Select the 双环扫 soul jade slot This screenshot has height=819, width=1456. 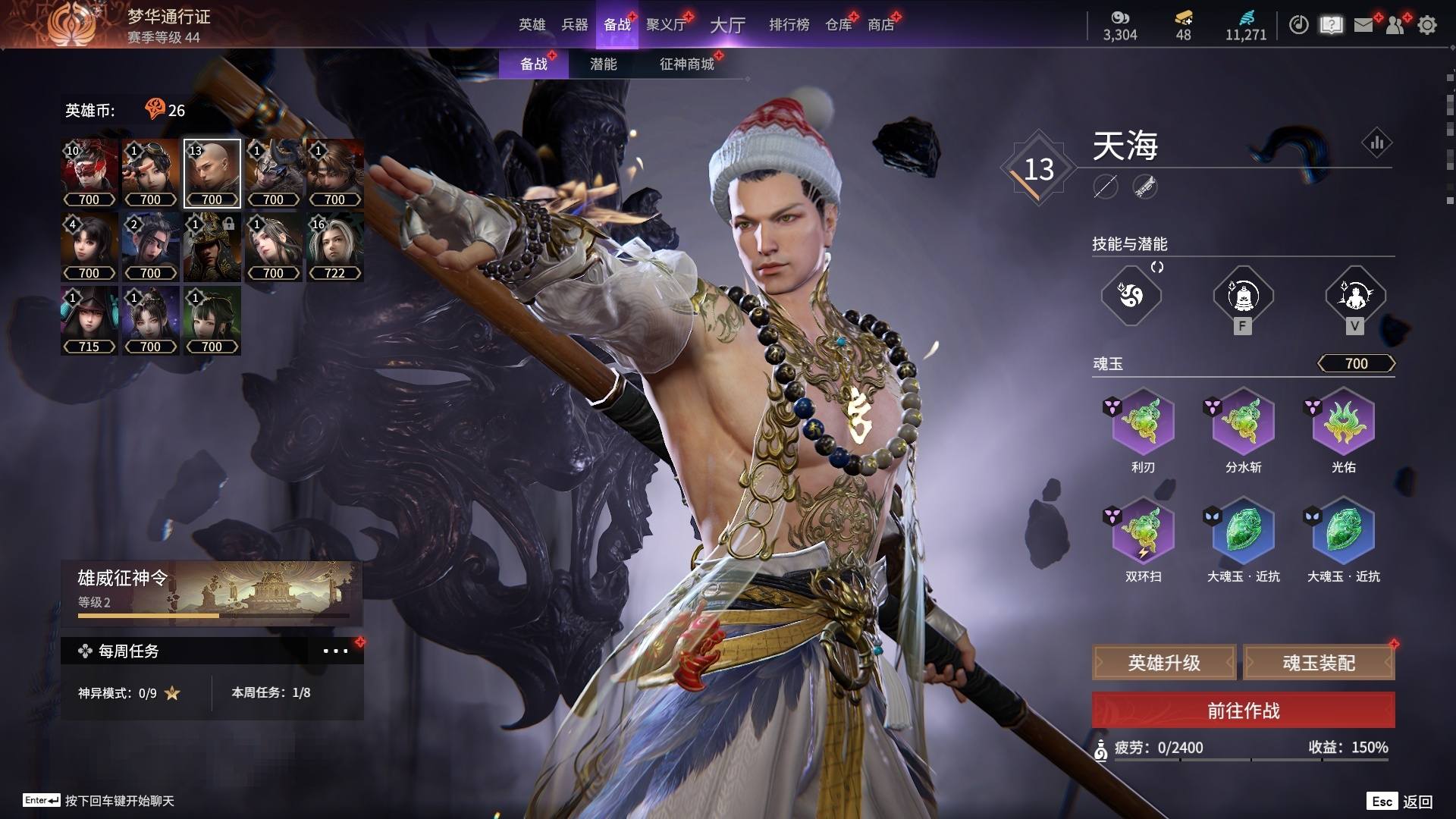(1143, 531)
